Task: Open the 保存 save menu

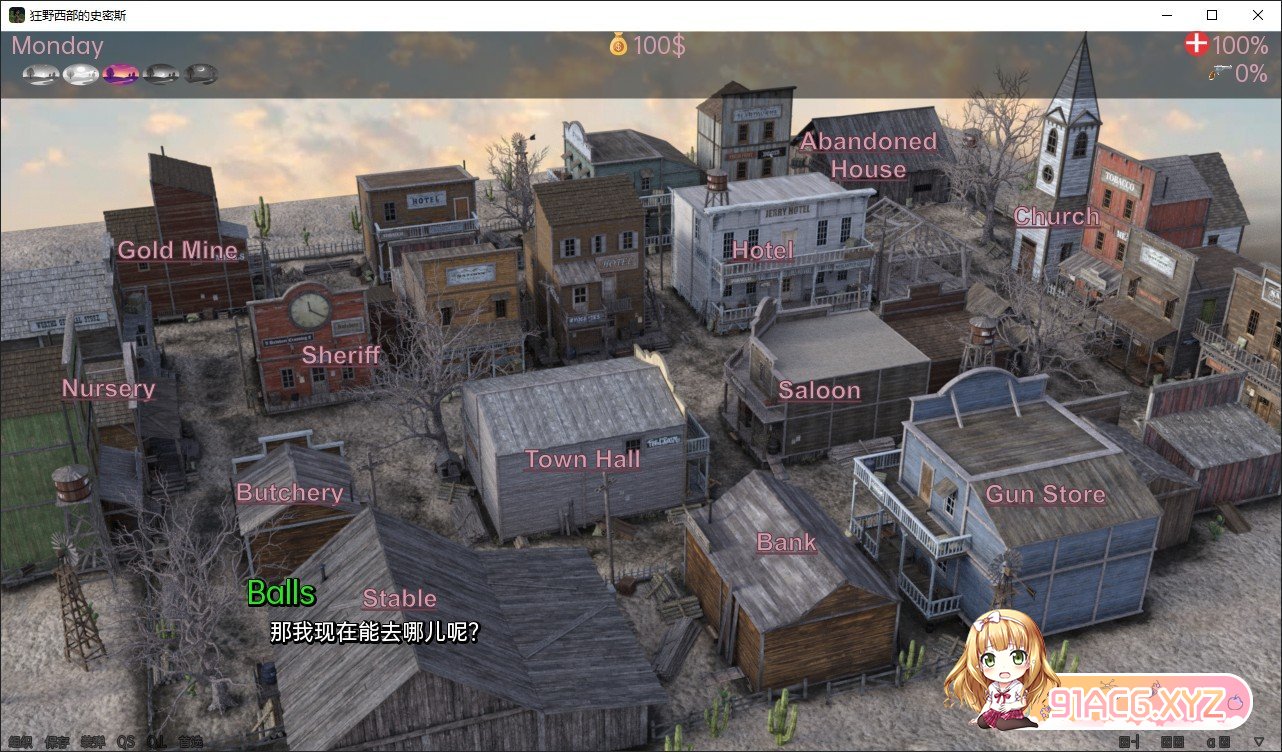Action: (x=57, y=742)
